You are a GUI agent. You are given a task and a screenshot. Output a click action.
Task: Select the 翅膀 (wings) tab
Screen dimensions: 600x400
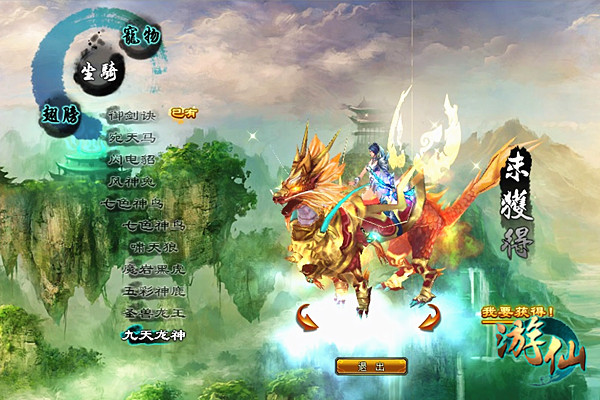pyautogui.click(x=60, y=111)
